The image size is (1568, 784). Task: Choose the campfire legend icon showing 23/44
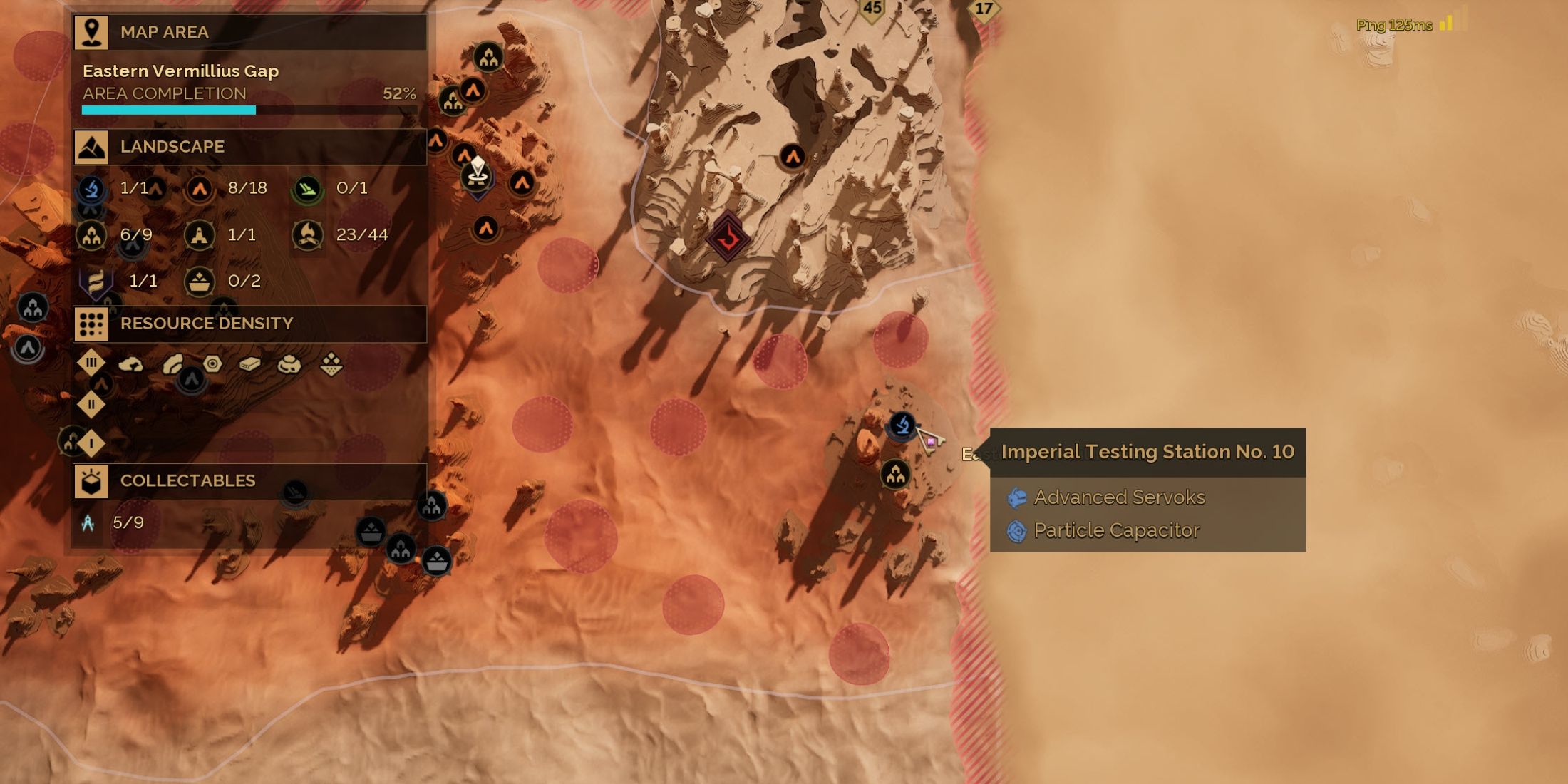tap(308, 235)
